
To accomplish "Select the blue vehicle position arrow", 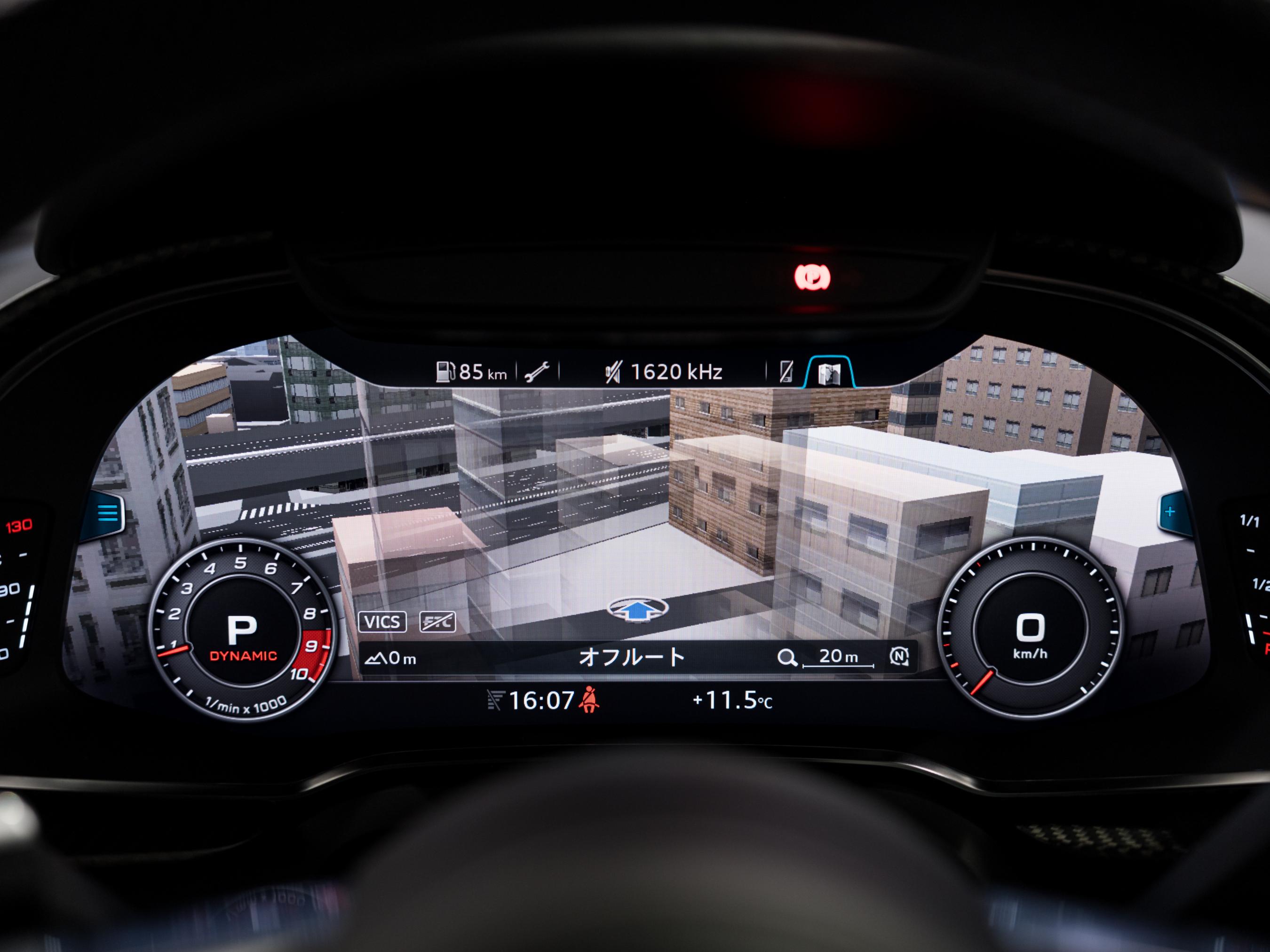I will (x=637, y=609).
